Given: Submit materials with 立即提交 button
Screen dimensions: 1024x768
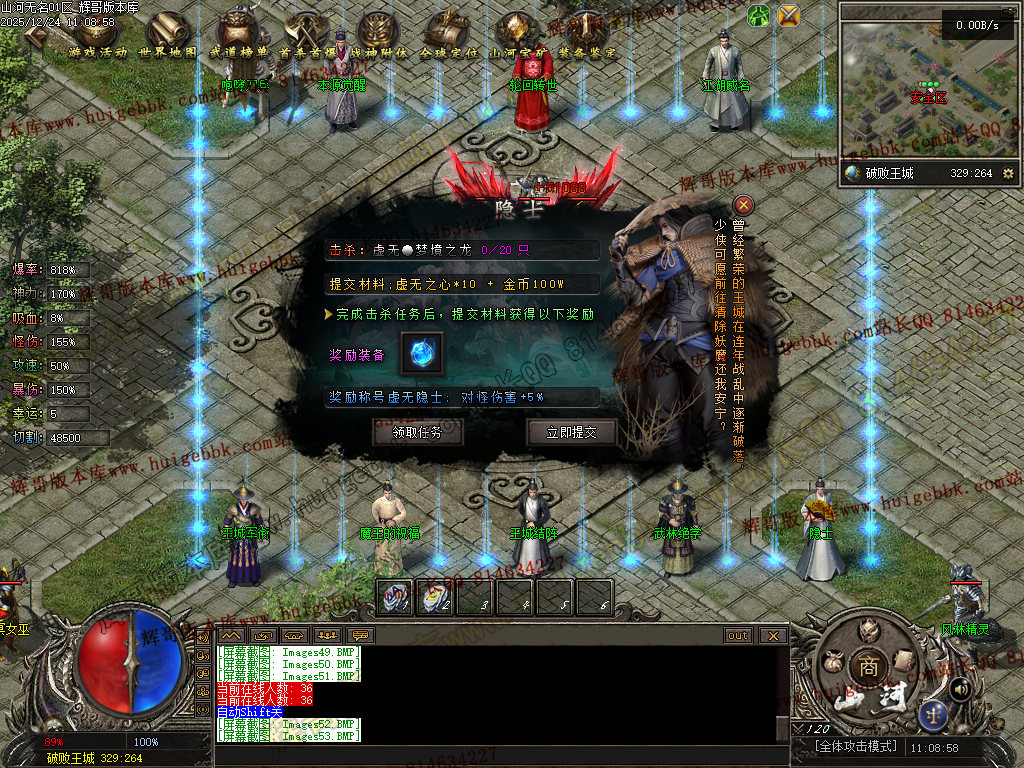Looking at the screenshot, I should tap(571, 433).
